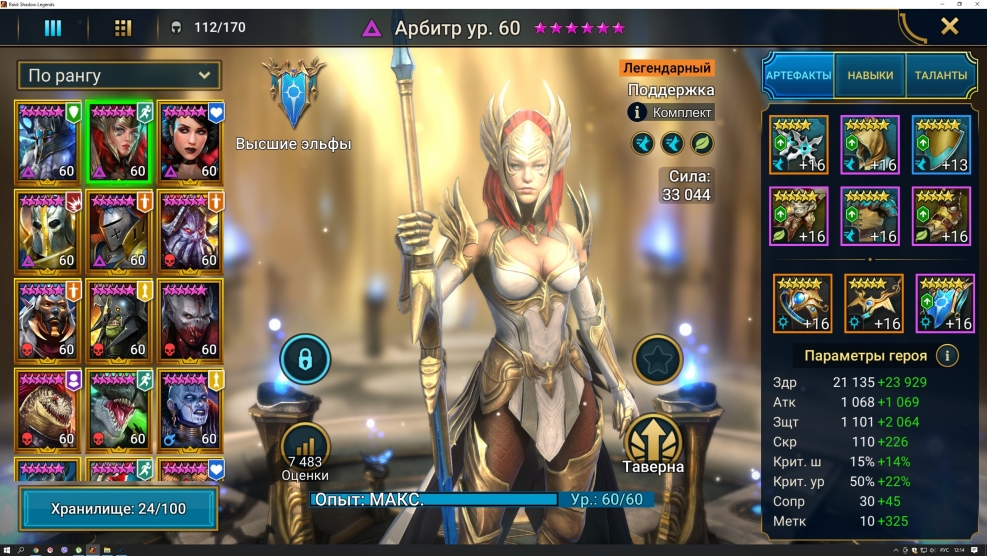The image size is (987, 556).
Task: Open the Таланты tab
Action: tap(940, 75)
